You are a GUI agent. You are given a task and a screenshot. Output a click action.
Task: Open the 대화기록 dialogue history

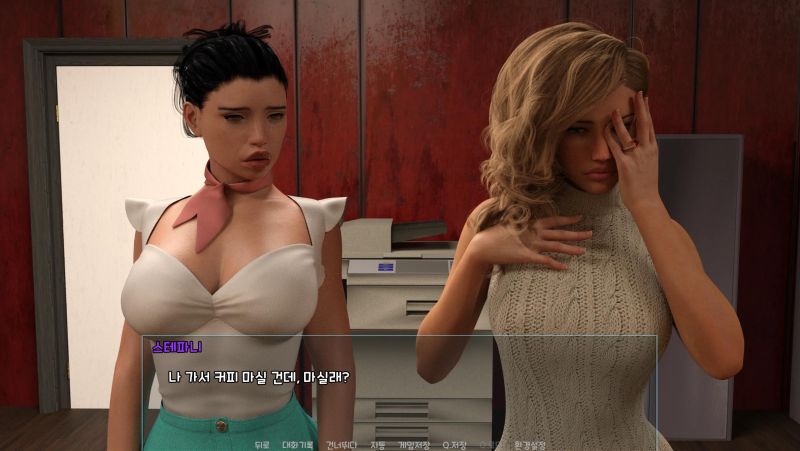point(298,444)
